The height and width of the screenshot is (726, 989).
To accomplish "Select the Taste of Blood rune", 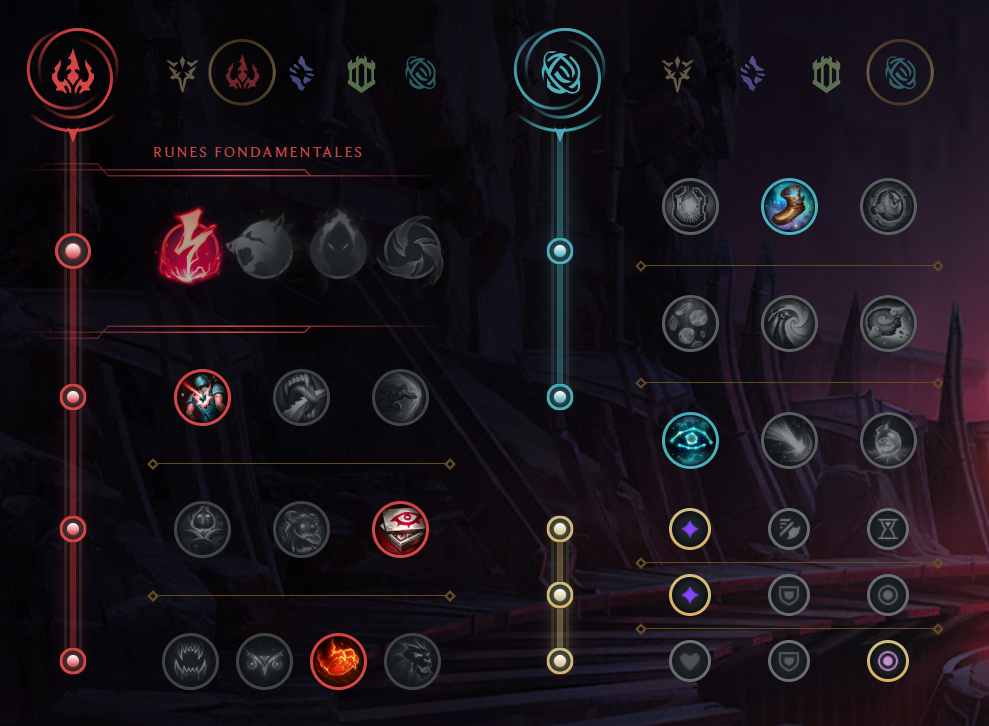I will [x=301, y=397].
